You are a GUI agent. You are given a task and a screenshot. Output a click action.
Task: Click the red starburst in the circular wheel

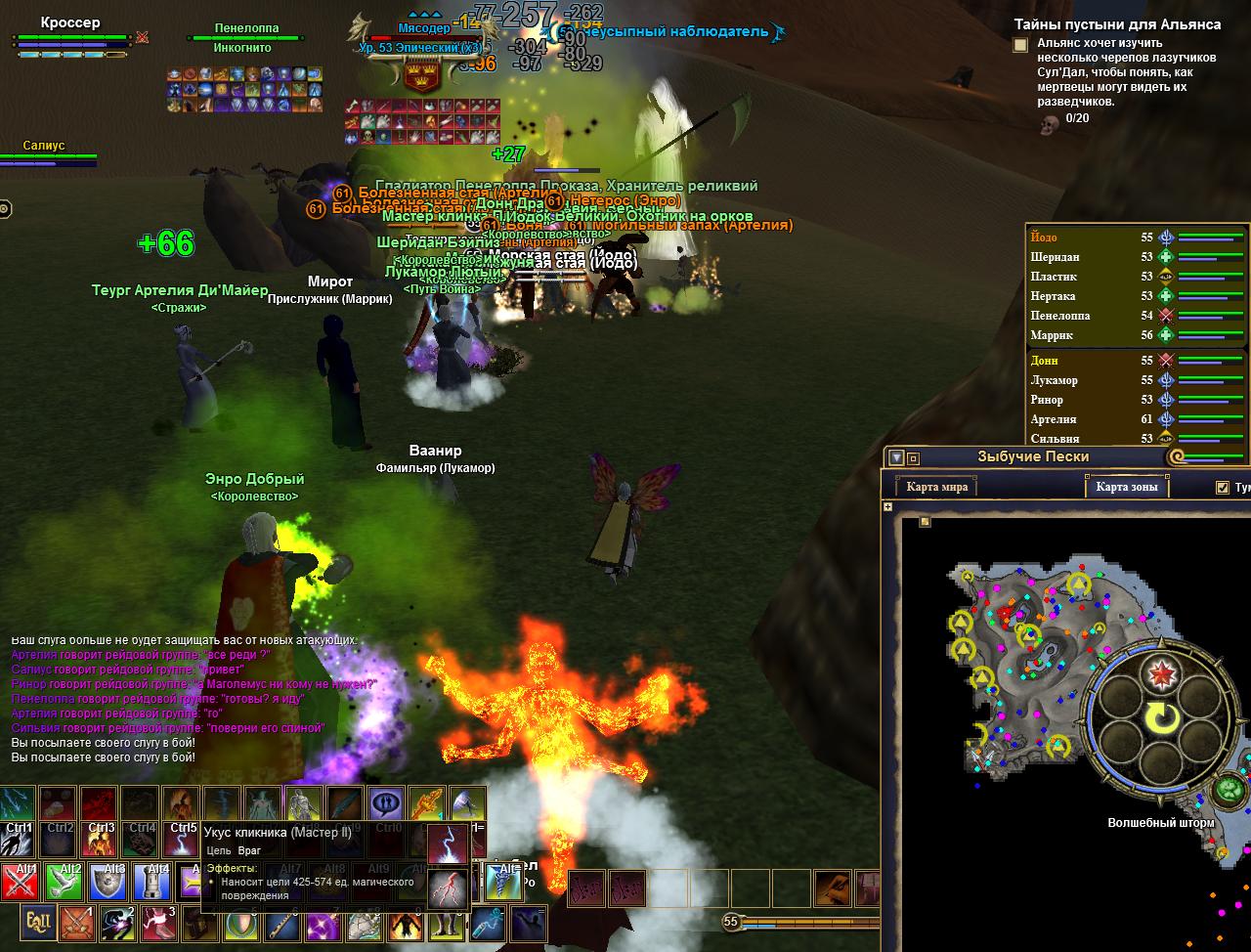[1163, 672]
